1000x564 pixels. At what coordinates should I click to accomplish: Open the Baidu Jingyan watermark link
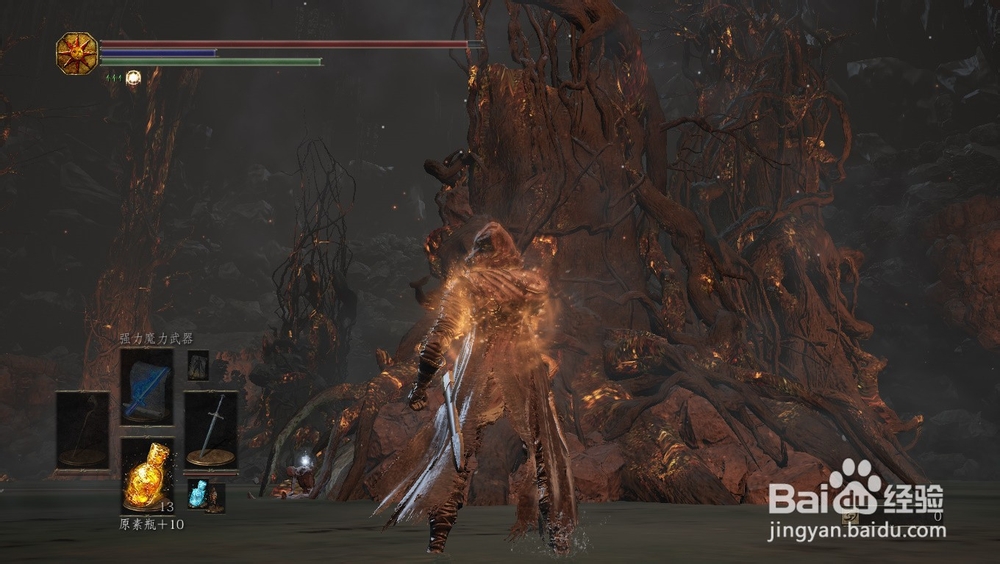[855, 510]
